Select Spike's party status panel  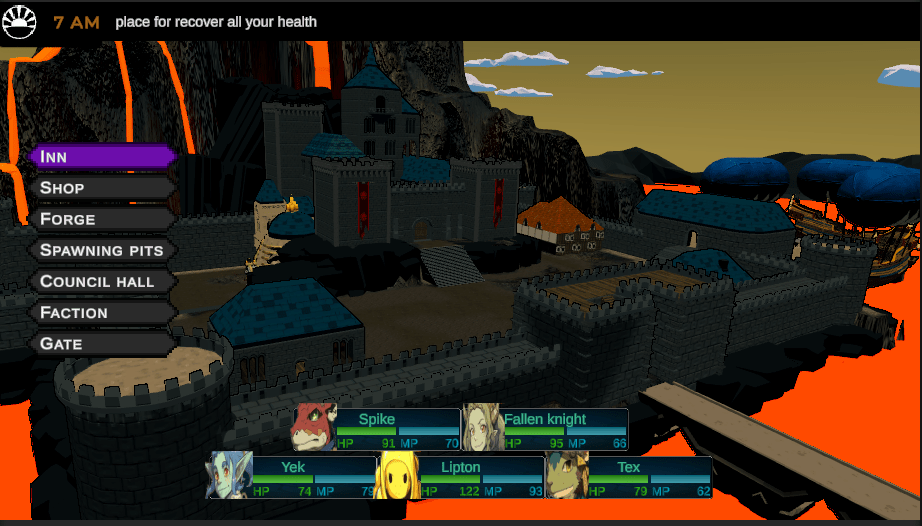click(x=377, y=429)
